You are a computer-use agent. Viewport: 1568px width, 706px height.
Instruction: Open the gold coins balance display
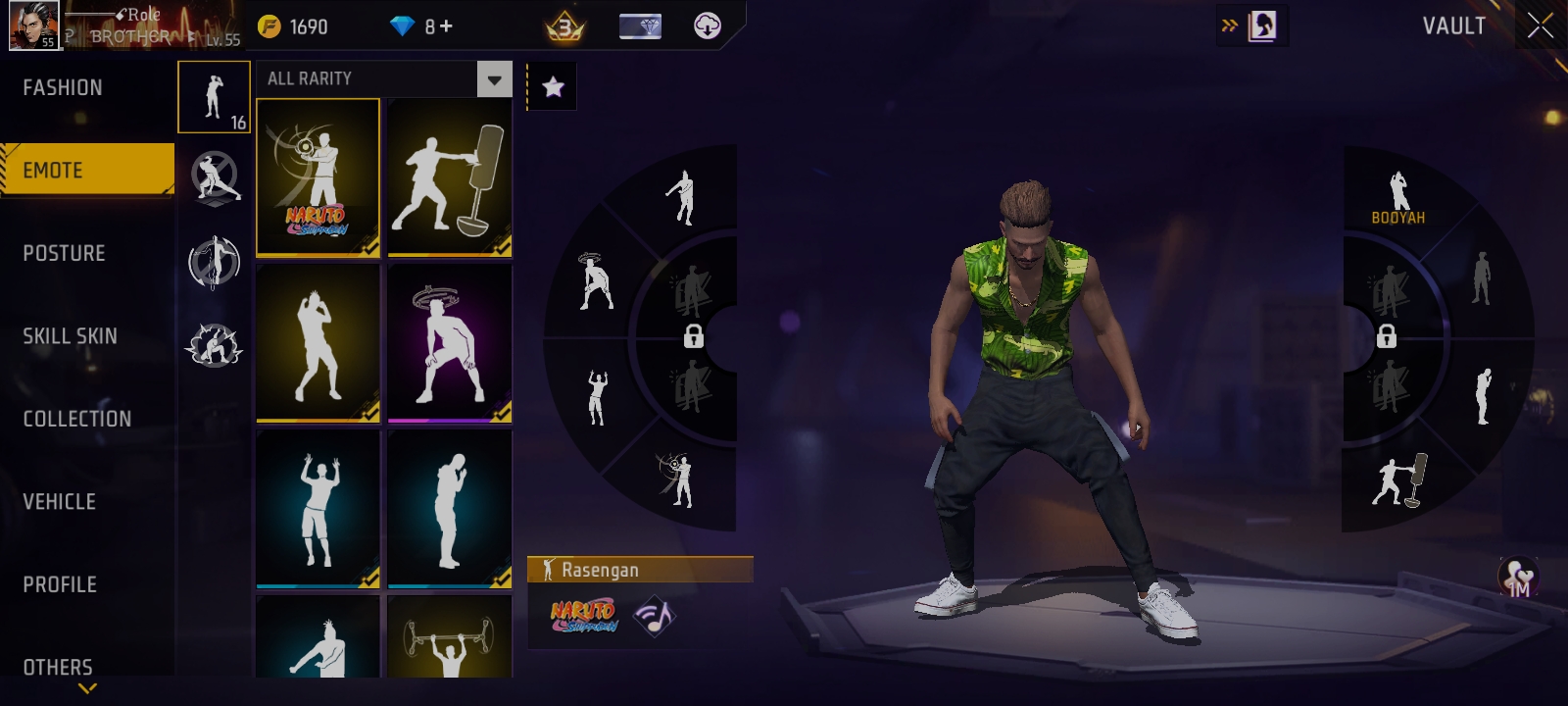294,27
